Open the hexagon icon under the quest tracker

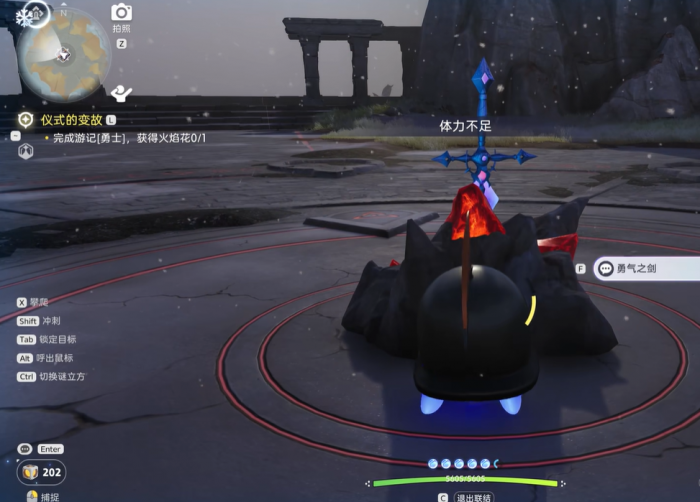tap(26, 151)
